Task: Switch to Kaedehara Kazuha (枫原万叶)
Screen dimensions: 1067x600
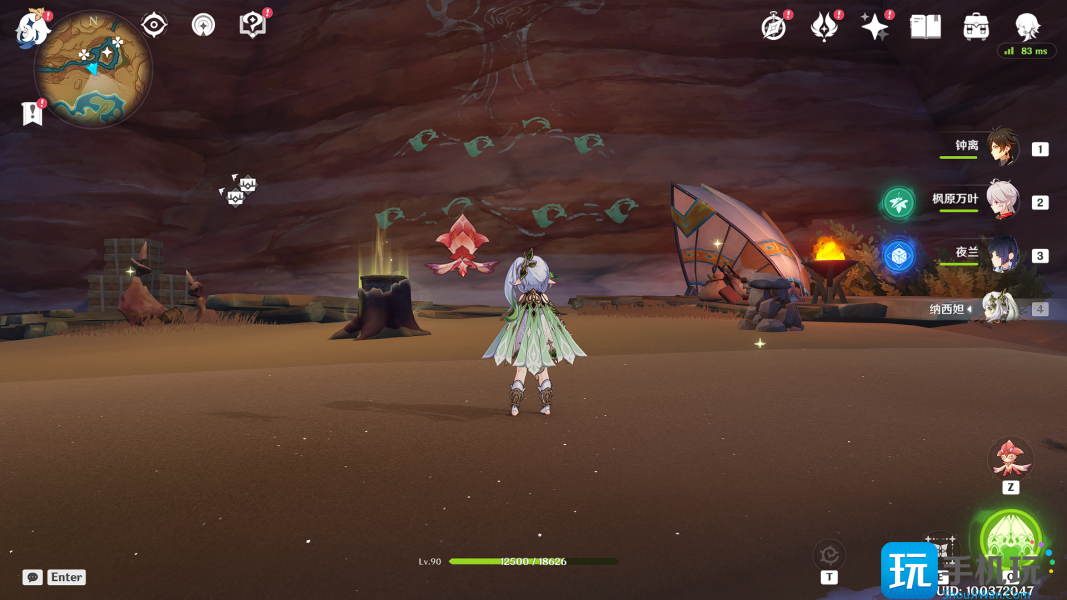Action: (x=1002, y=200)
